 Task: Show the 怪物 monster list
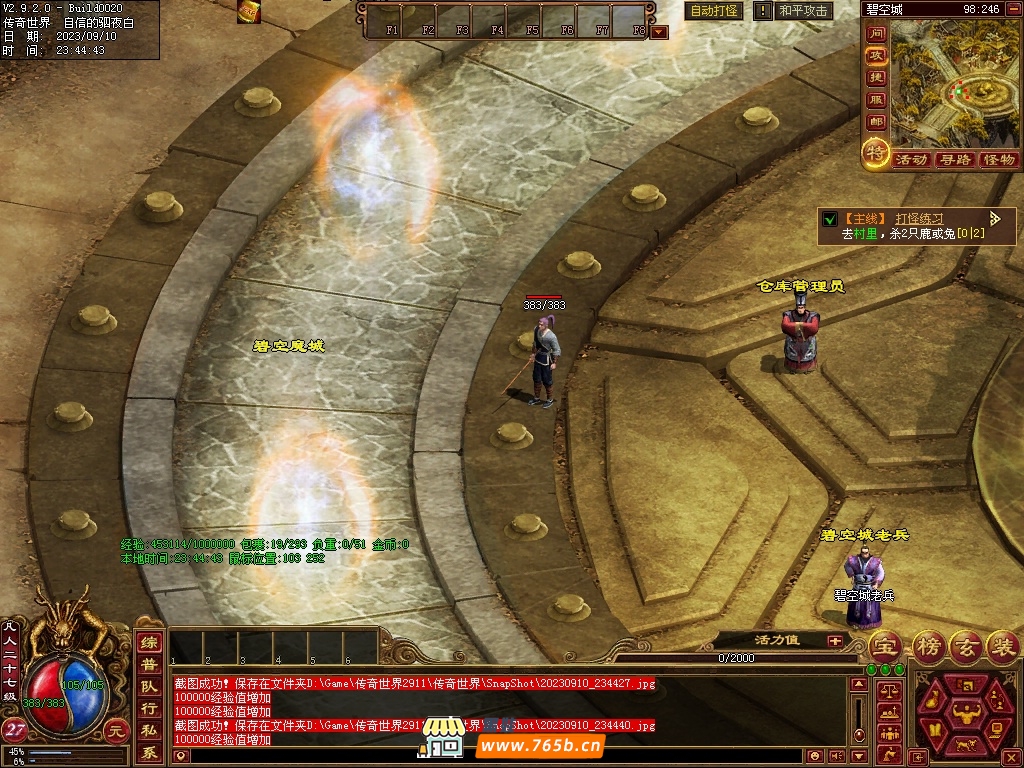pyautogui.click(x=999, y=159)
